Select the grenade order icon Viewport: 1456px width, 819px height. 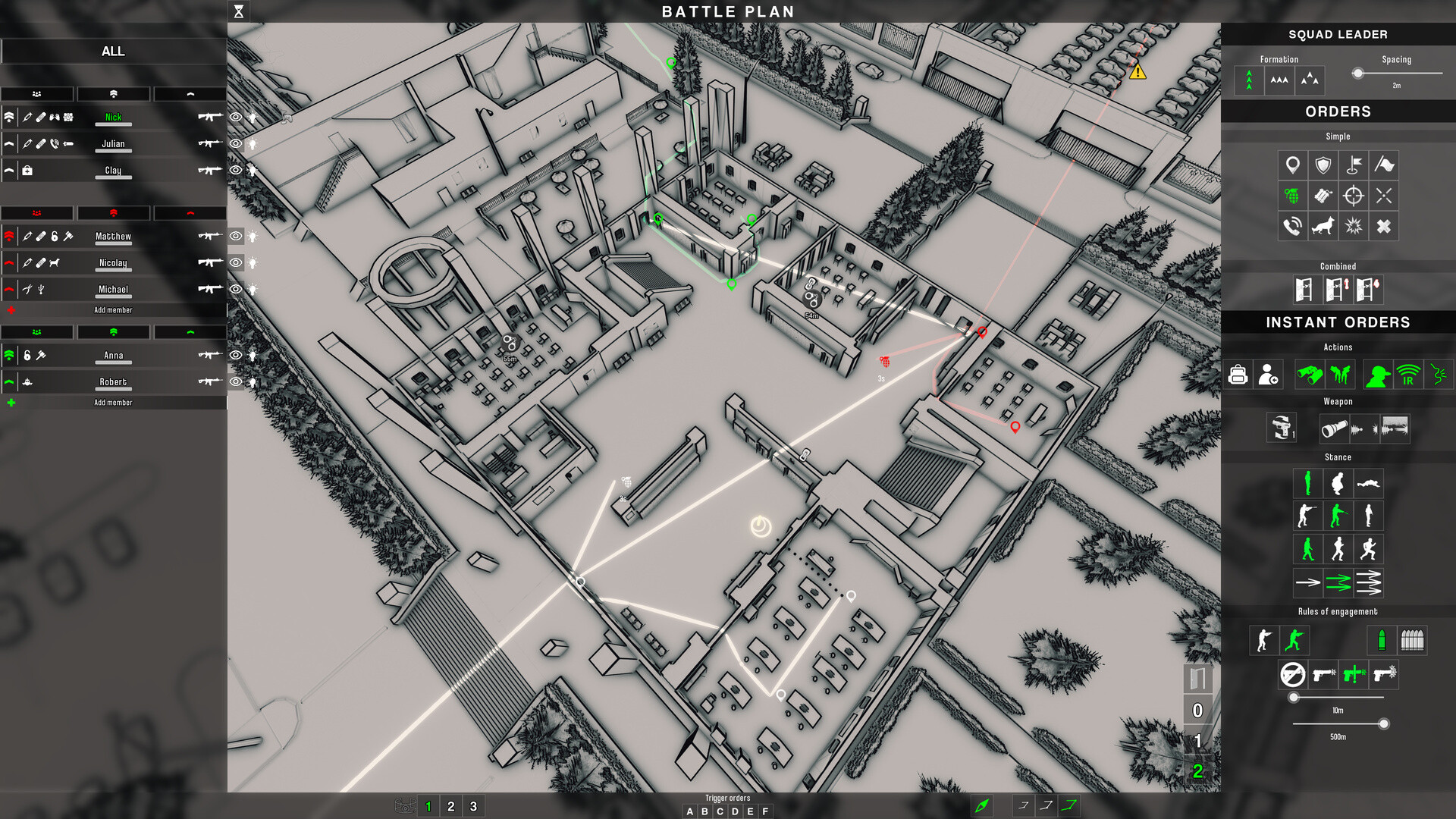pos(1292,196)
